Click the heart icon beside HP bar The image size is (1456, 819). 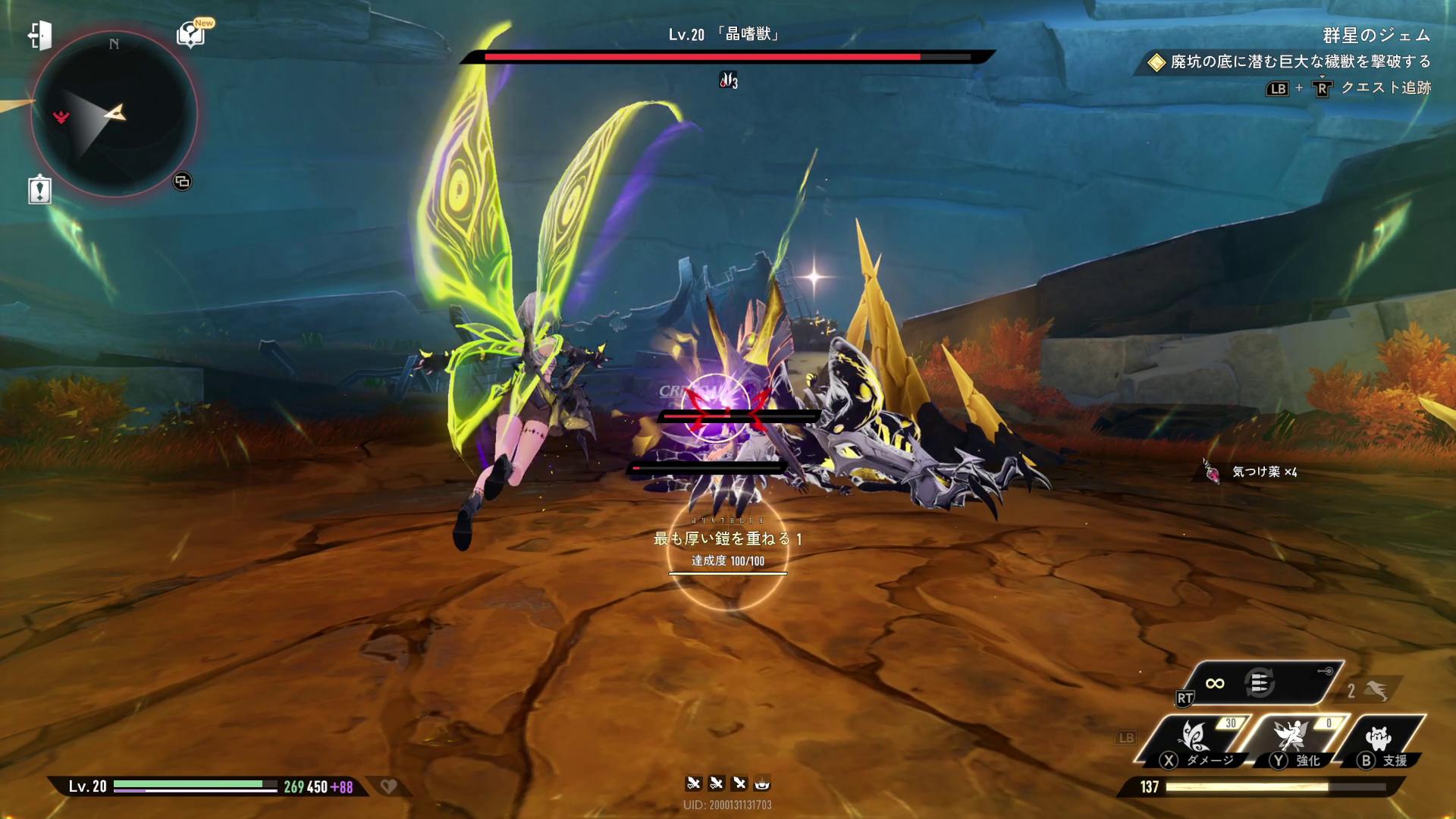coord(388,786)
